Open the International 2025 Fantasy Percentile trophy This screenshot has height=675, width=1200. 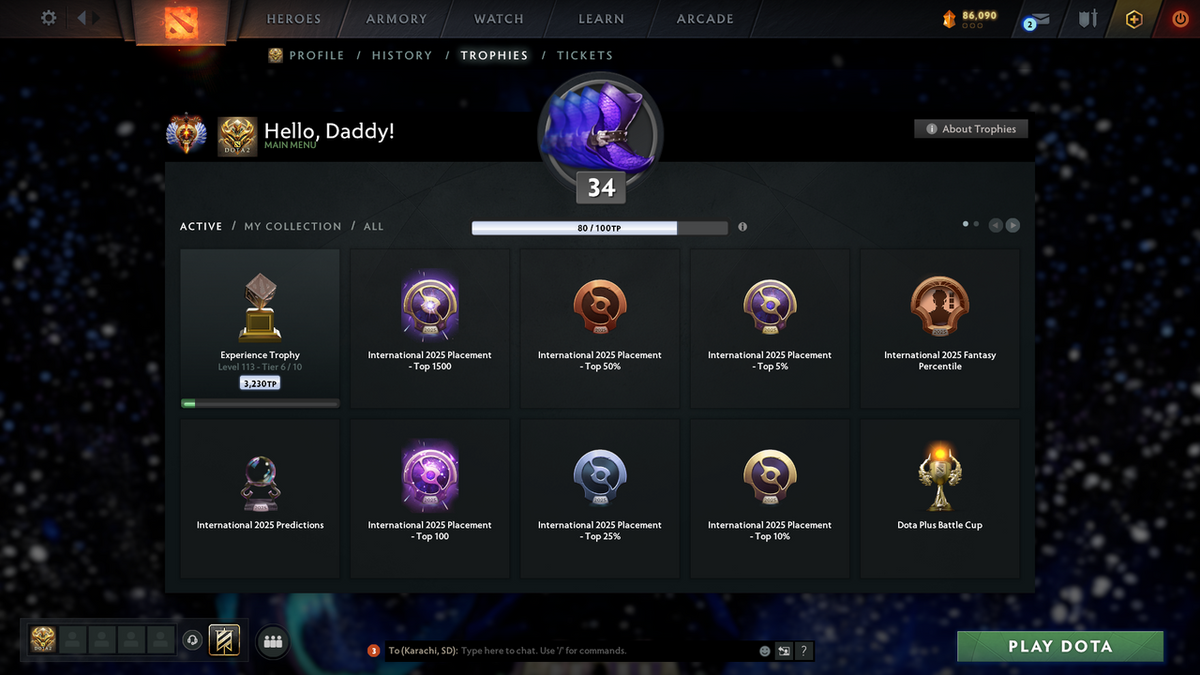point(940,328)
